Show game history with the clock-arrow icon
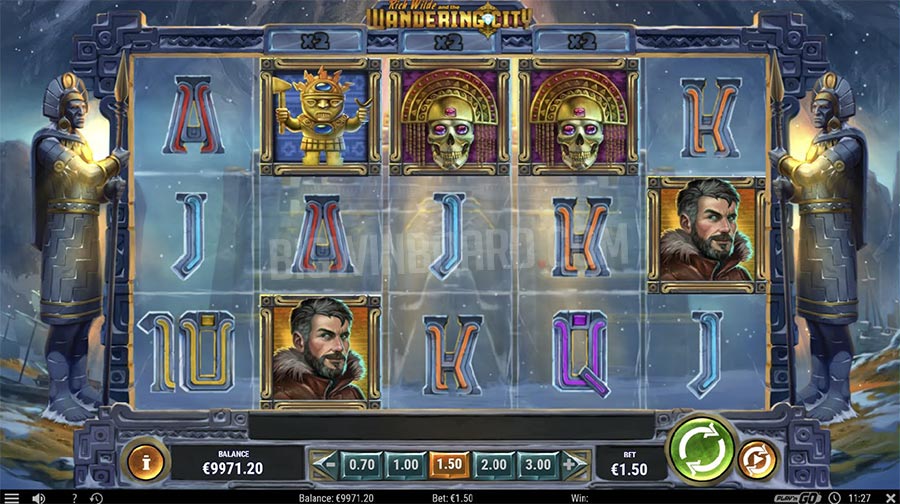Viewport: 900px width, 504px height. coord(96,497)
